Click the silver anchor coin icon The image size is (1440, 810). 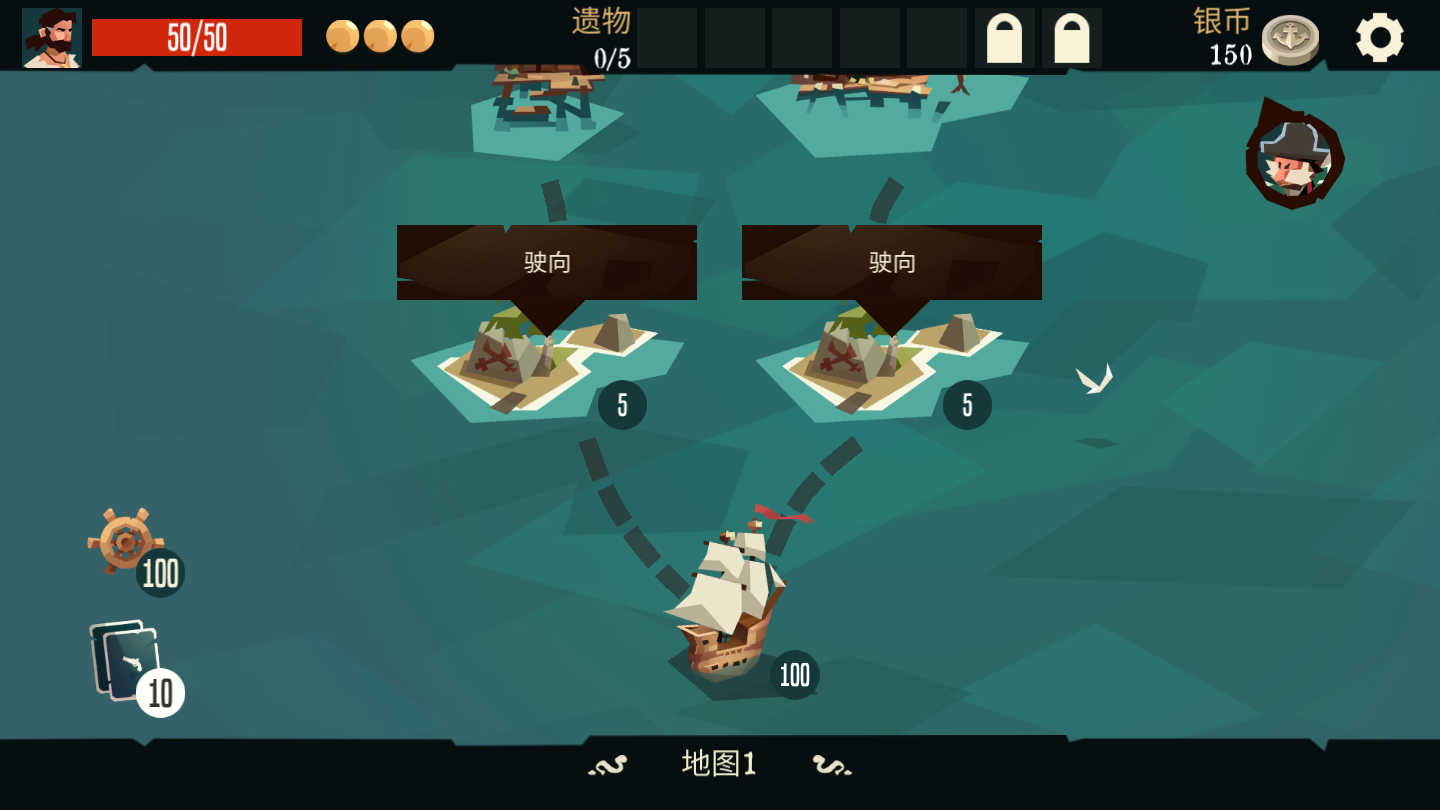click(x=1290, y=38)
